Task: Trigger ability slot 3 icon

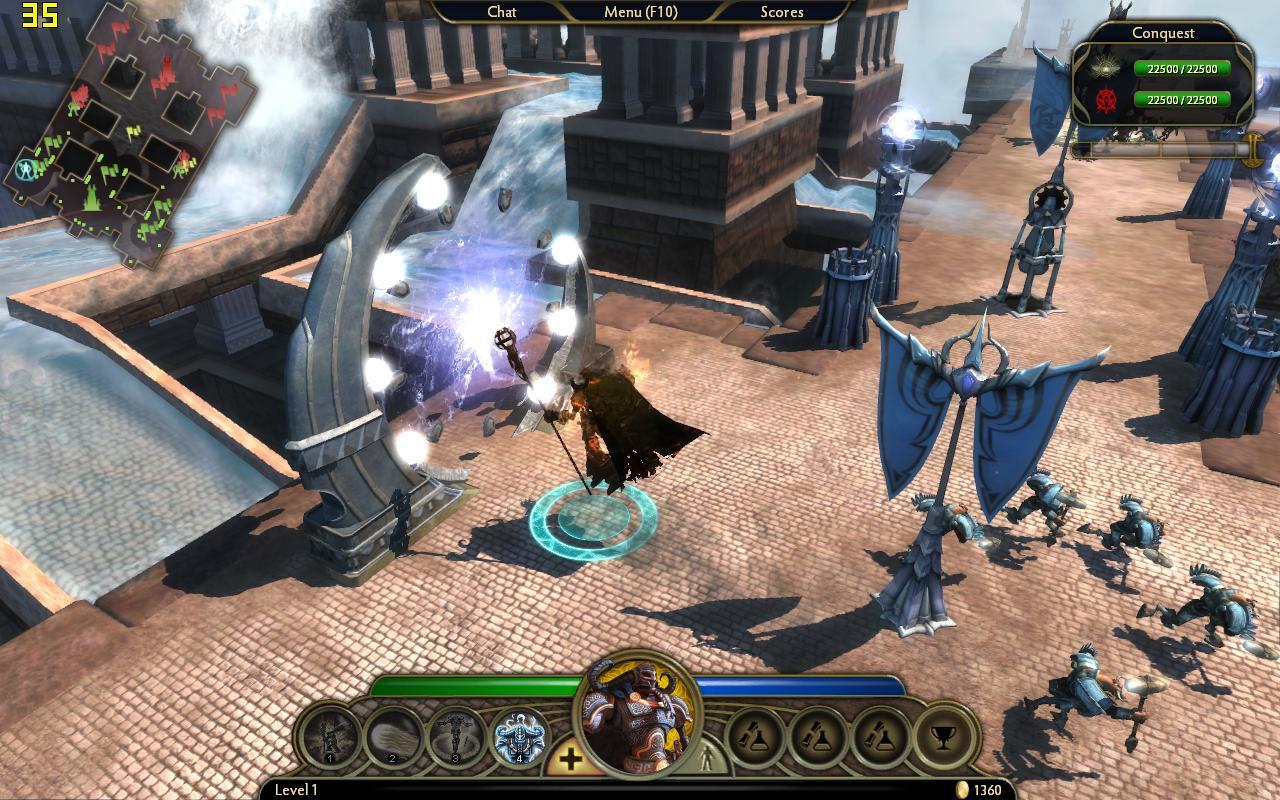Action: (456, 738)
